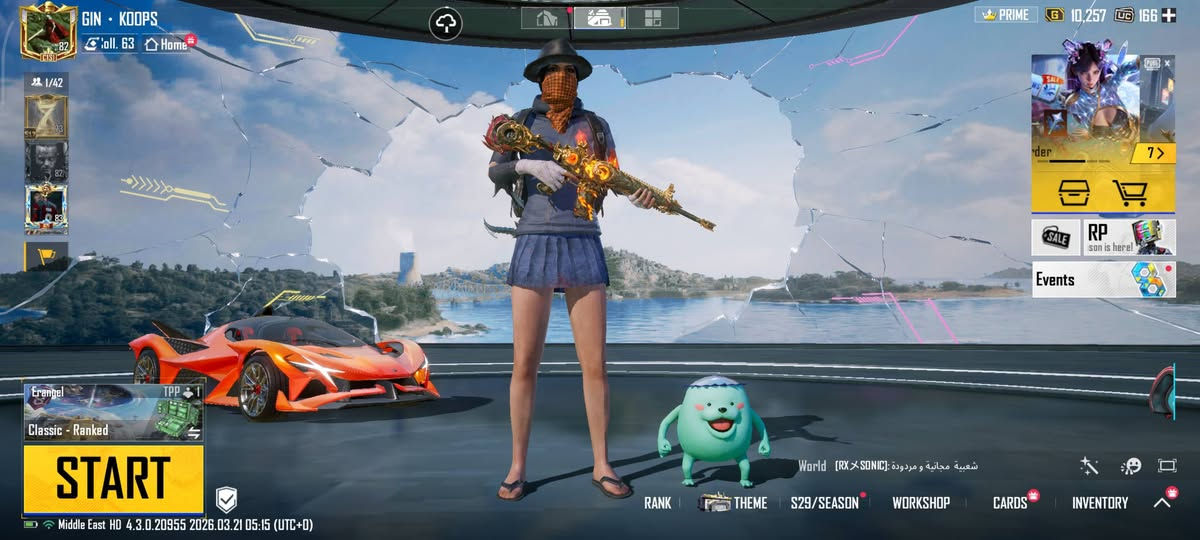
Task: Open the Erangel Classic - Ranked mode selector
Action: click(x=113, y=412)
